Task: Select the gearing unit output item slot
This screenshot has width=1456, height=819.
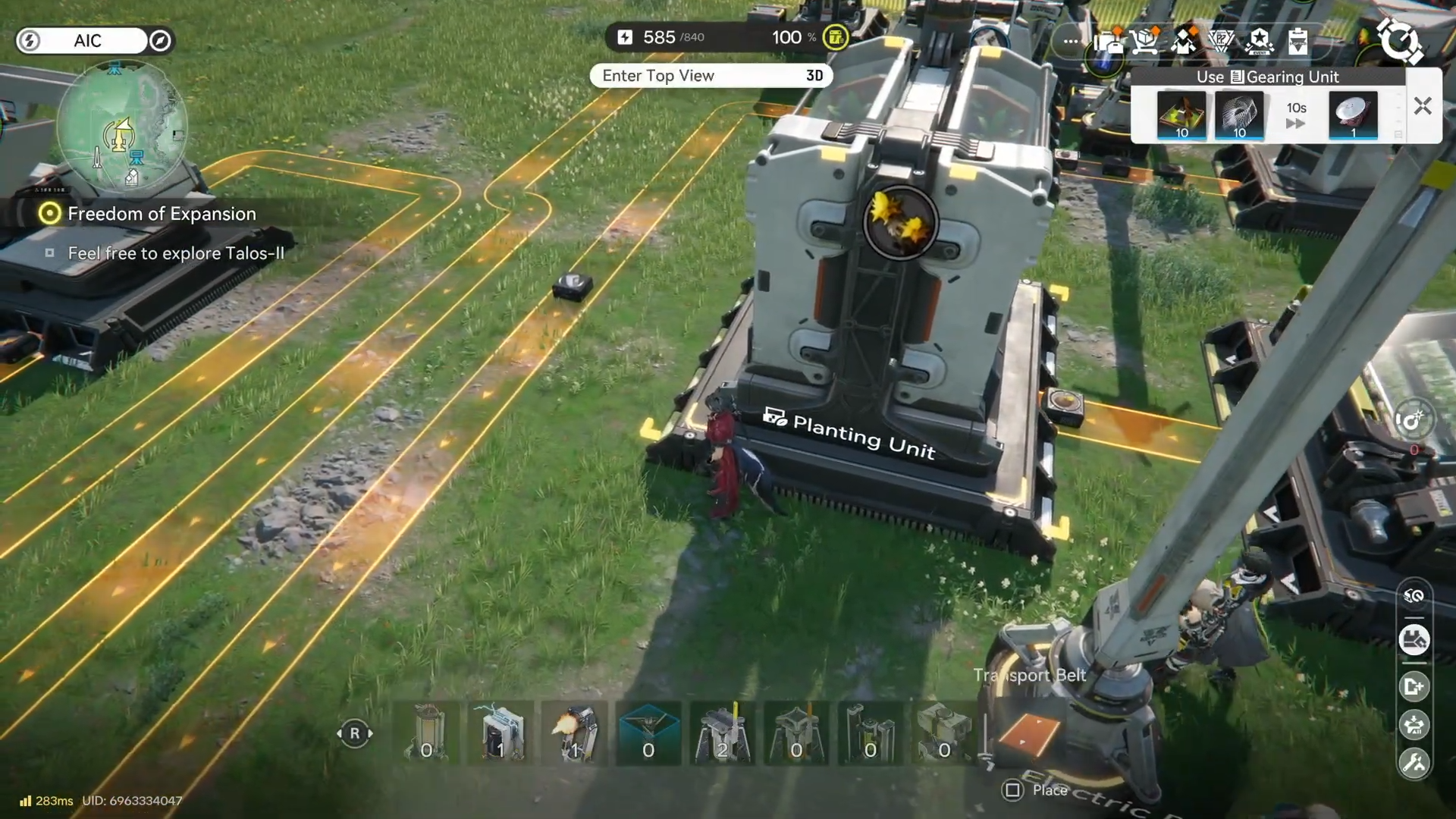Action: tap(1352, 116)
